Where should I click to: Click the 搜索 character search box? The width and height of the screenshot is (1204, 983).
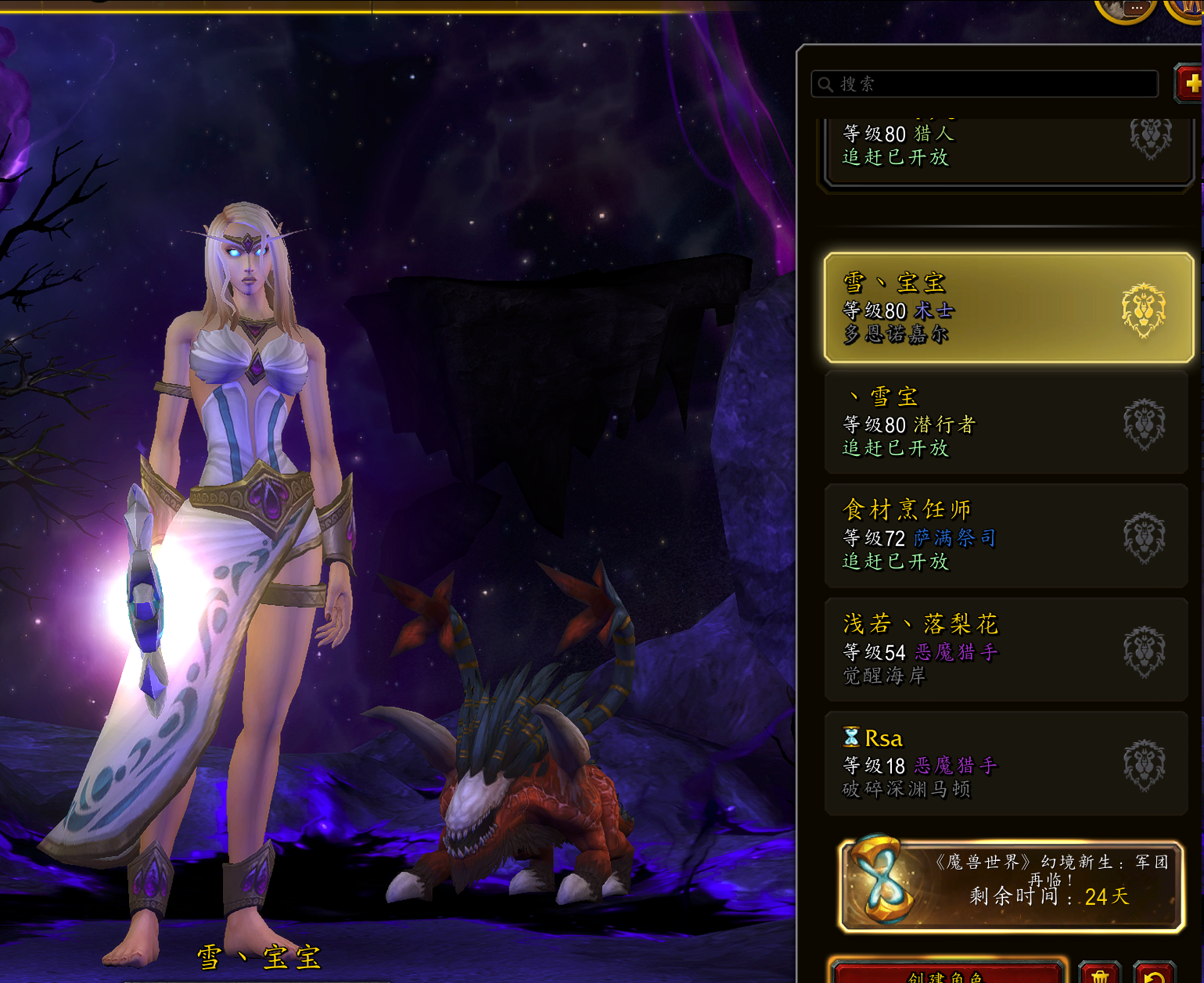click(x=984, y=84)
